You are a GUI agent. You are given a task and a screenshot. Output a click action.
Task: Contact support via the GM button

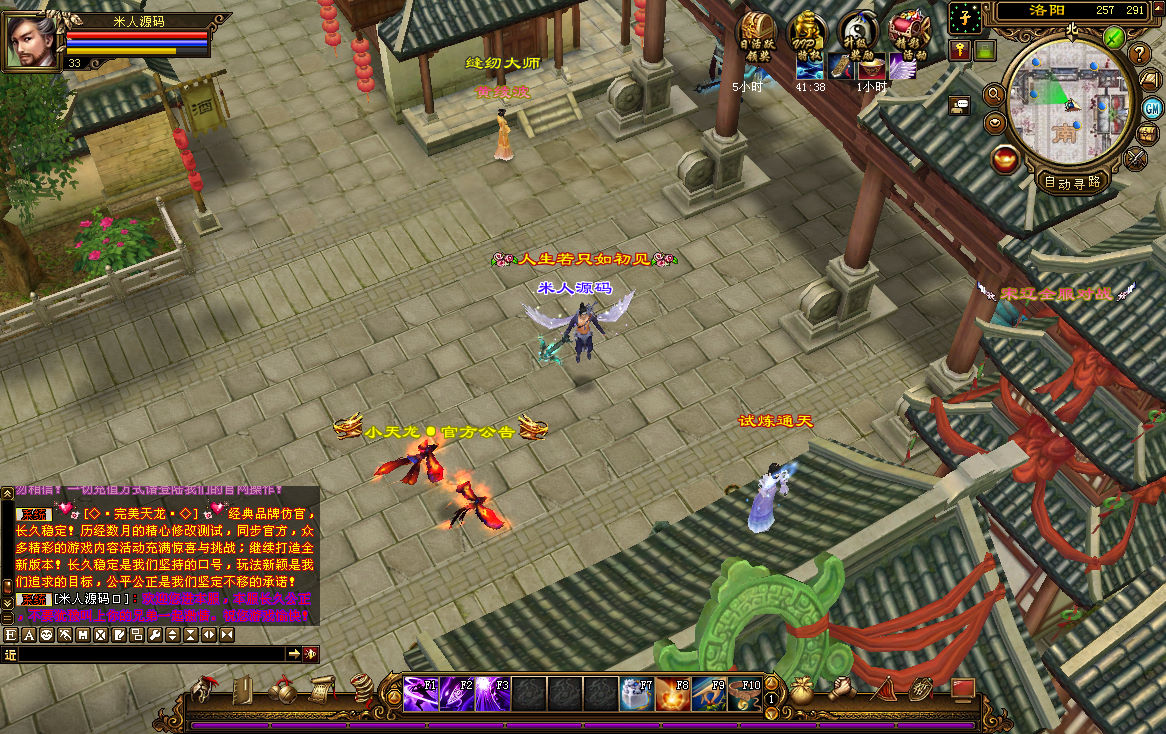click(1152, 108)
